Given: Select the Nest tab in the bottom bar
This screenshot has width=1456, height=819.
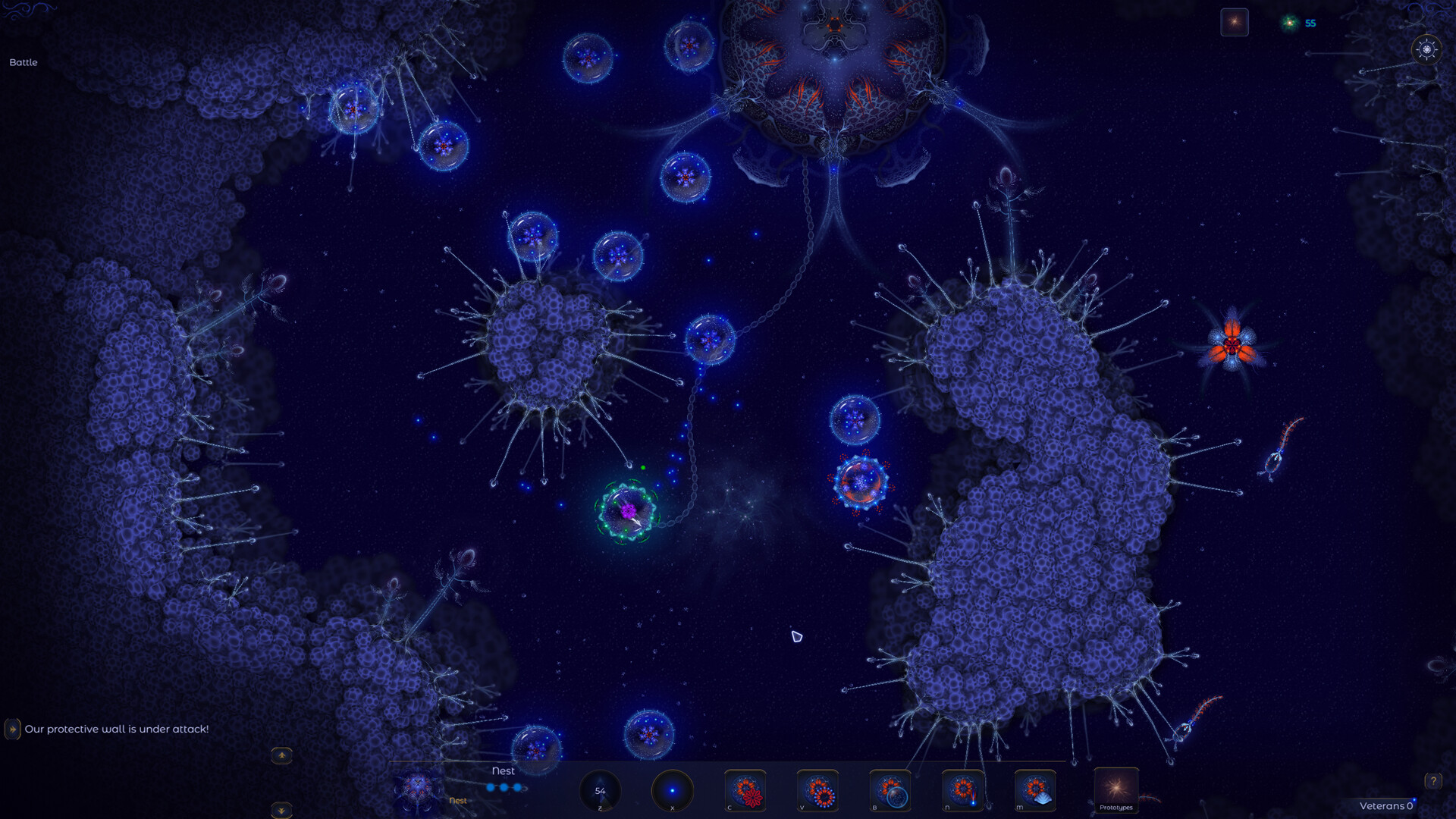Looking at the screenshot, I should tap(503, 770).
